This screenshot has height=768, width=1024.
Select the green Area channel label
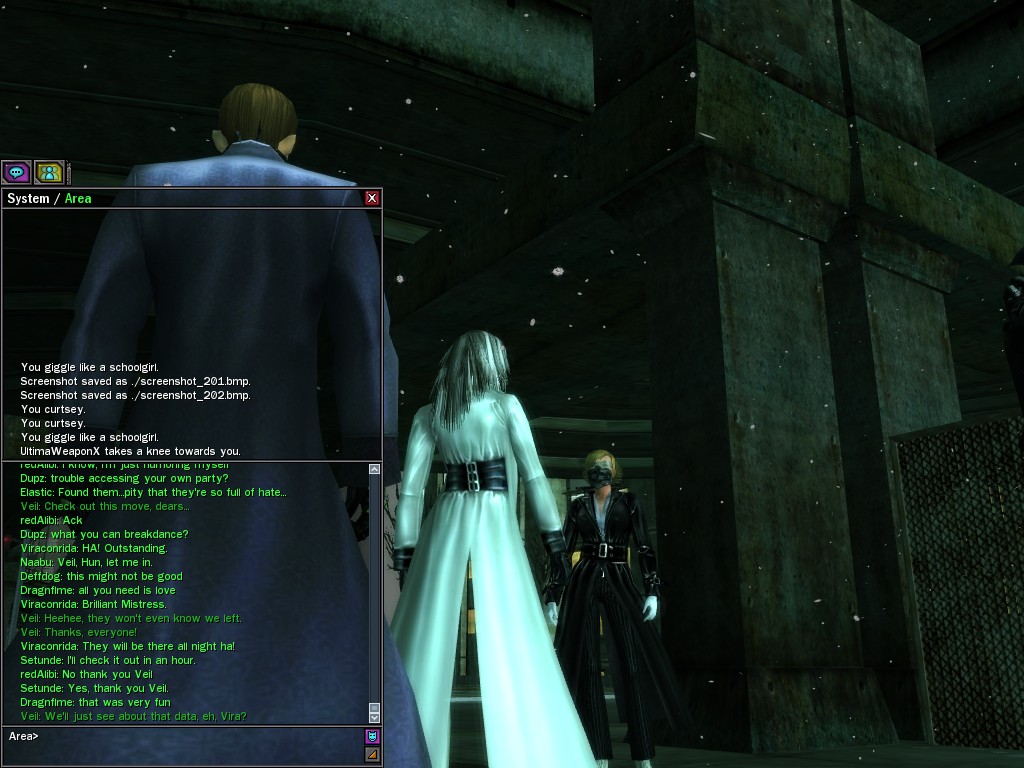tap(78, 198)
